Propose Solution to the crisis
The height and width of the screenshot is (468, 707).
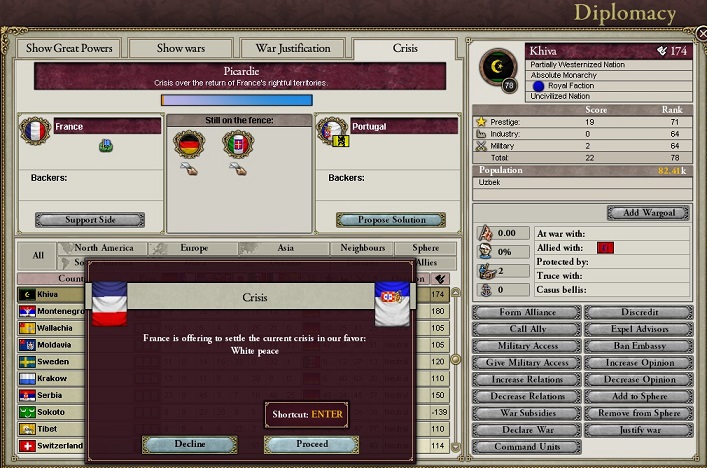click(389, 220)
